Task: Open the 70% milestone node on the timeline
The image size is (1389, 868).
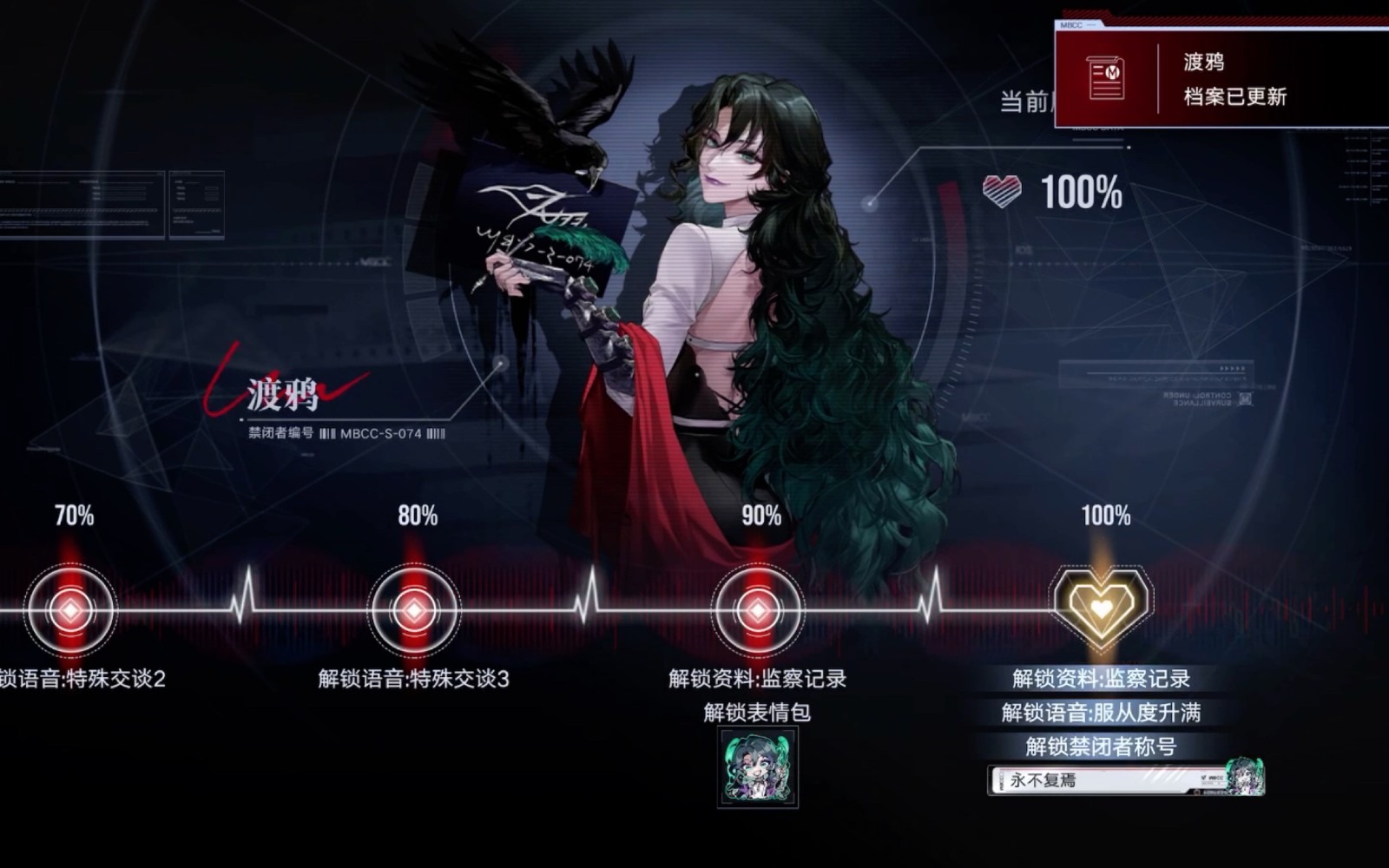Action: (68, 610)
